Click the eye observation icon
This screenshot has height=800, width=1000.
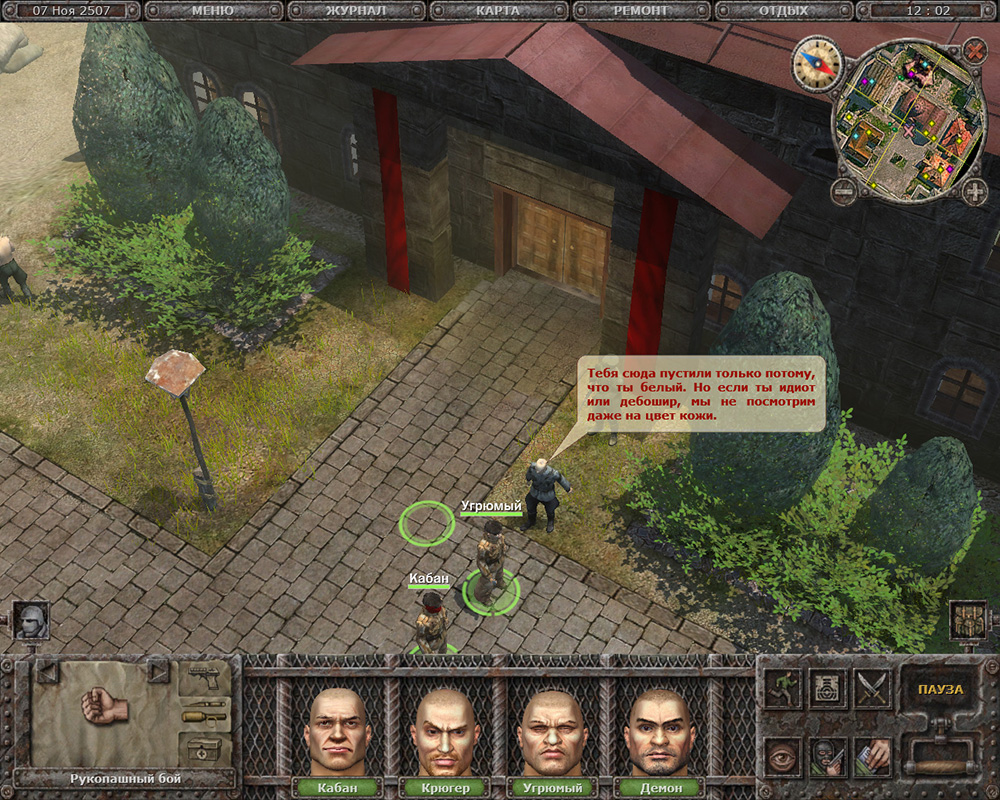pyautogui.click(x=783, y=757)
